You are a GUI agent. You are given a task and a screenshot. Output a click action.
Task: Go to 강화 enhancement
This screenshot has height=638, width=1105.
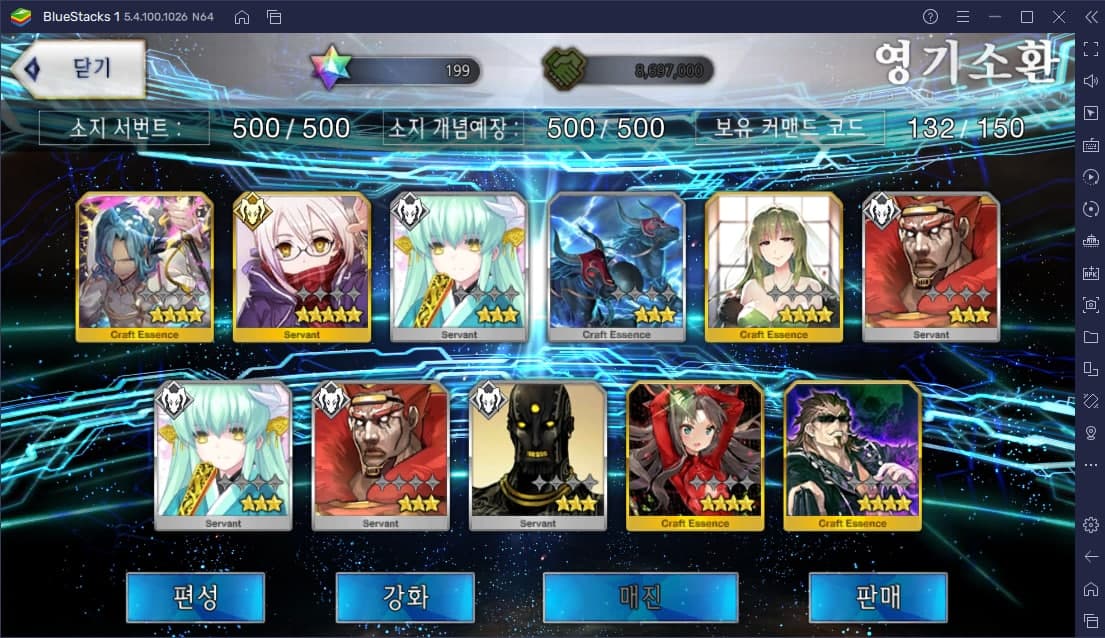(405, 597)
